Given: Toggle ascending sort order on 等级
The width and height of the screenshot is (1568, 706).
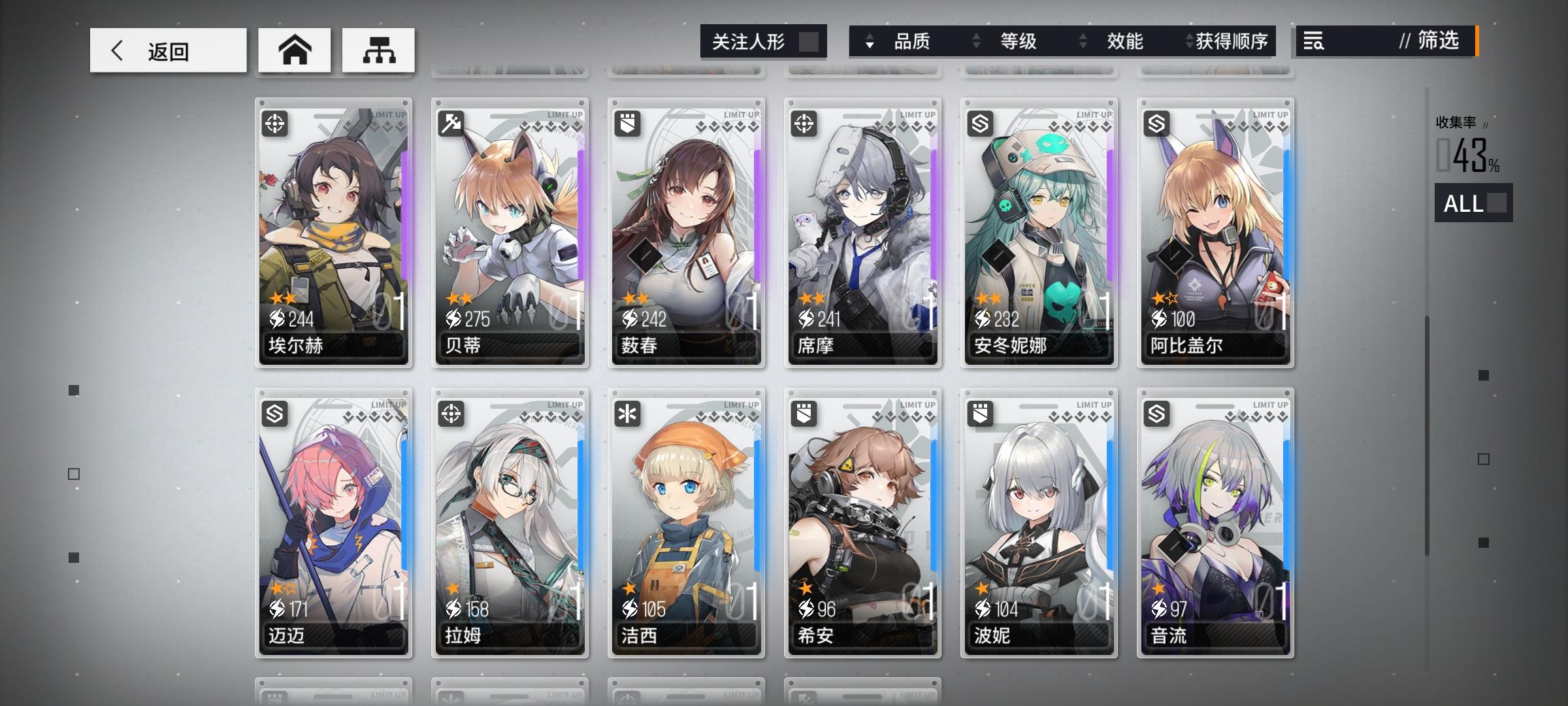Looking at the screenshot, I should coord(976,41).
